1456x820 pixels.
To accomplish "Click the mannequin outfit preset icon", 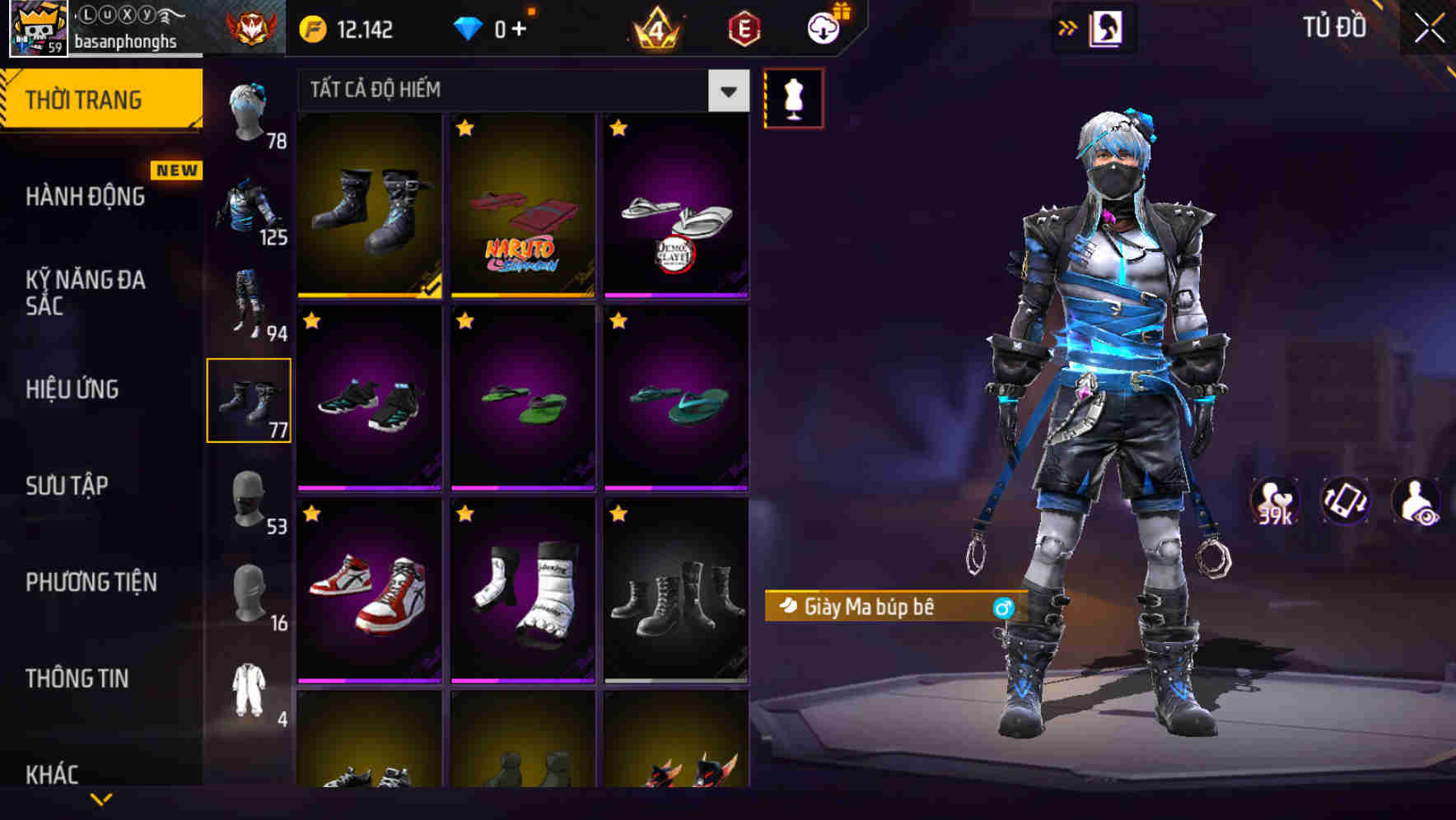I will click(793, 97).
